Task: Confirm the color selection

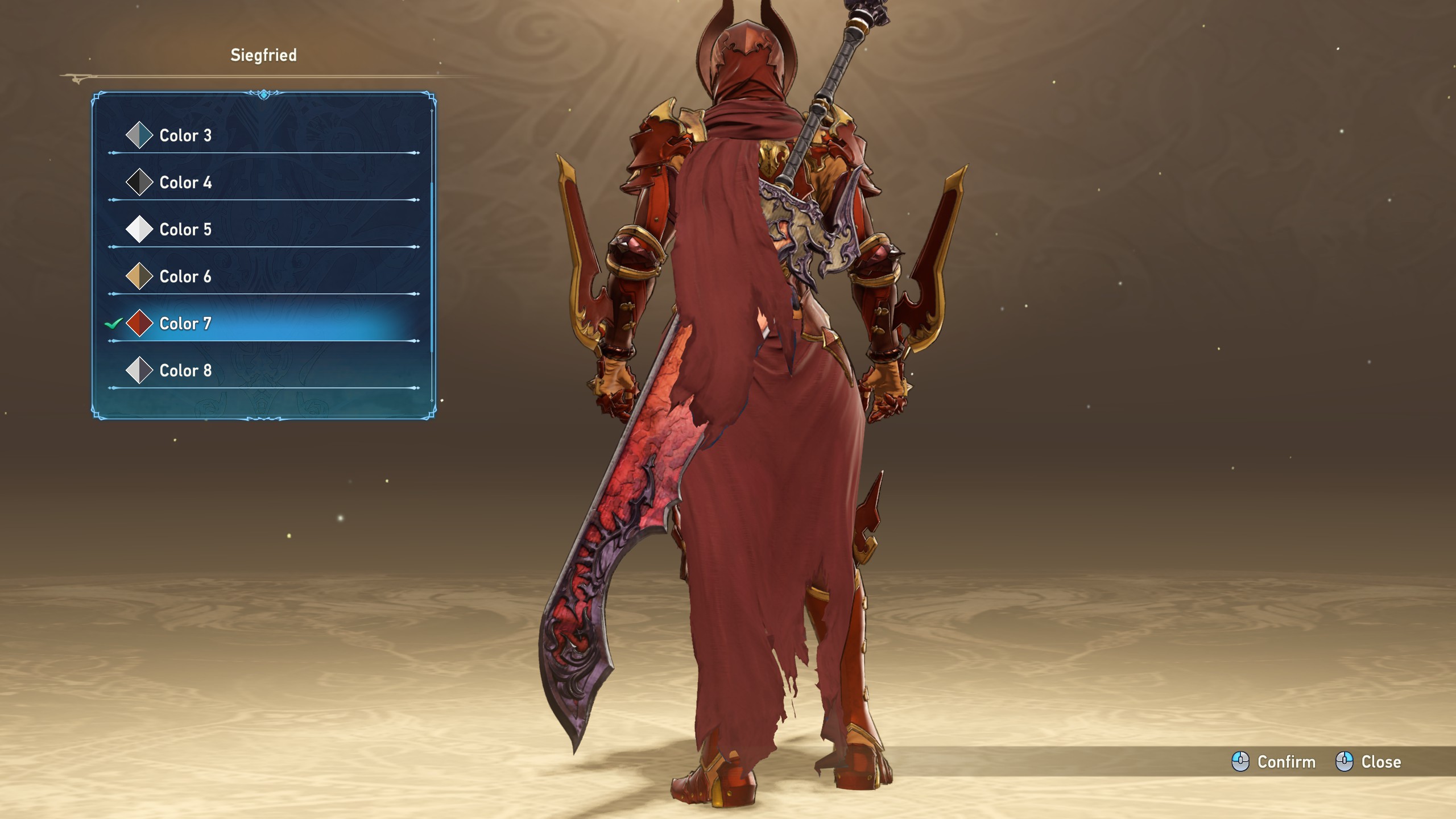Action: pos(1274,762)
